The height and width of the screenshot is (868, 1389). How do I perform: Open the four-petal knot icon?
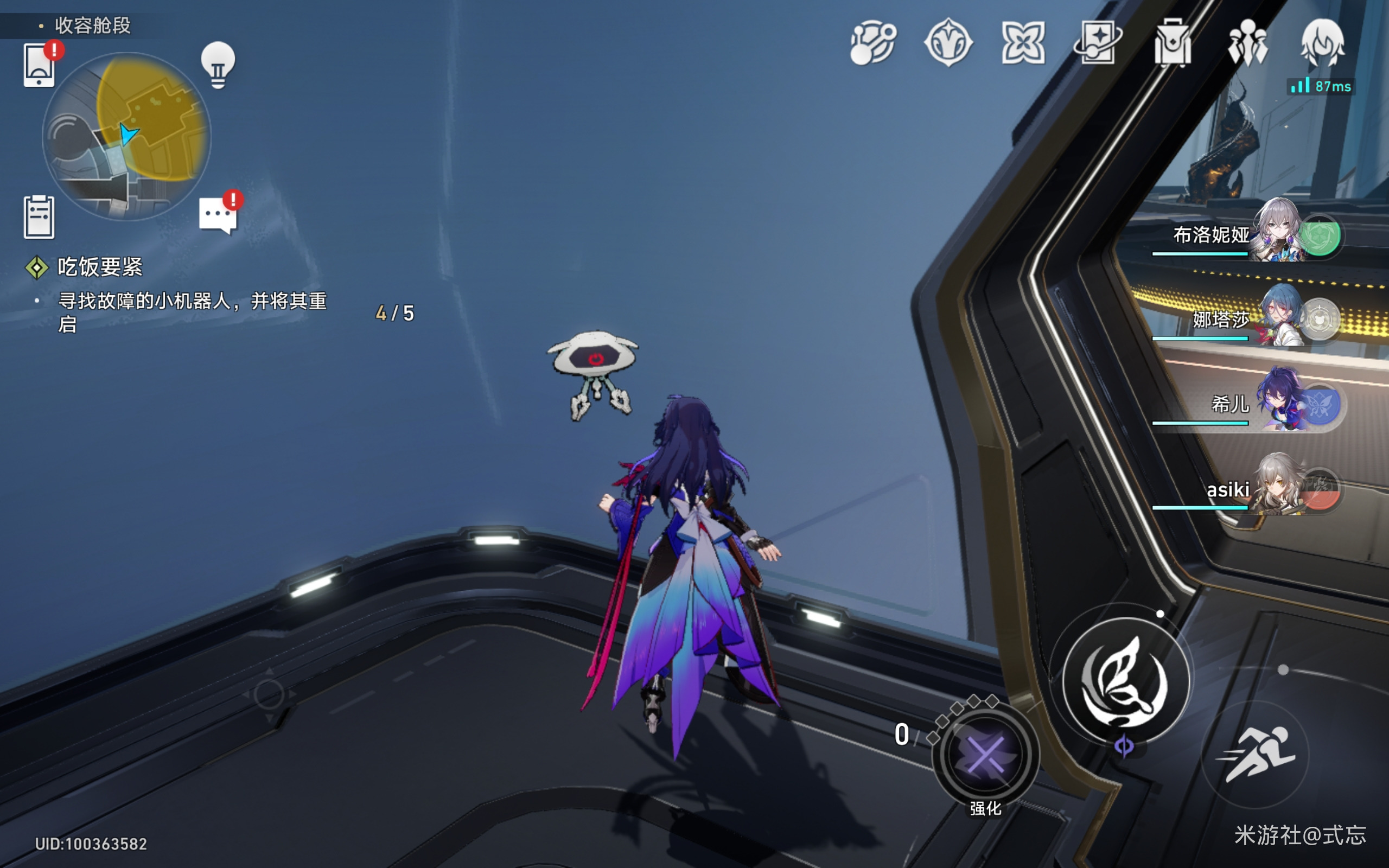(1023, 42)
